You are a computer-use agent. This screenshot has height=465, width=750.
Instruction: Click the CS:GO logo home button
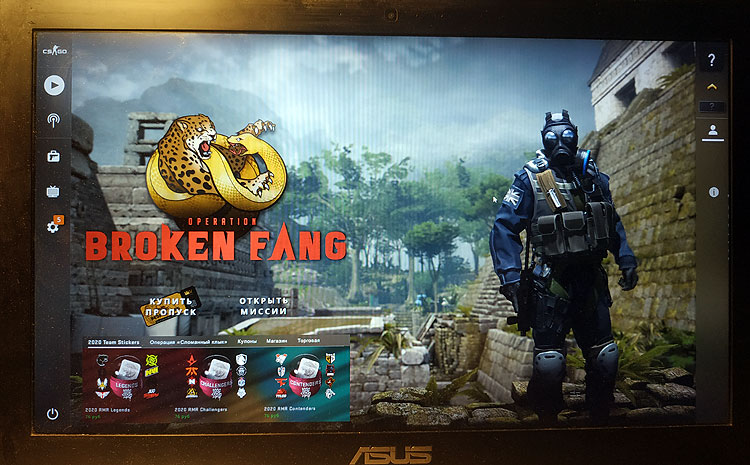pos(54,50)
